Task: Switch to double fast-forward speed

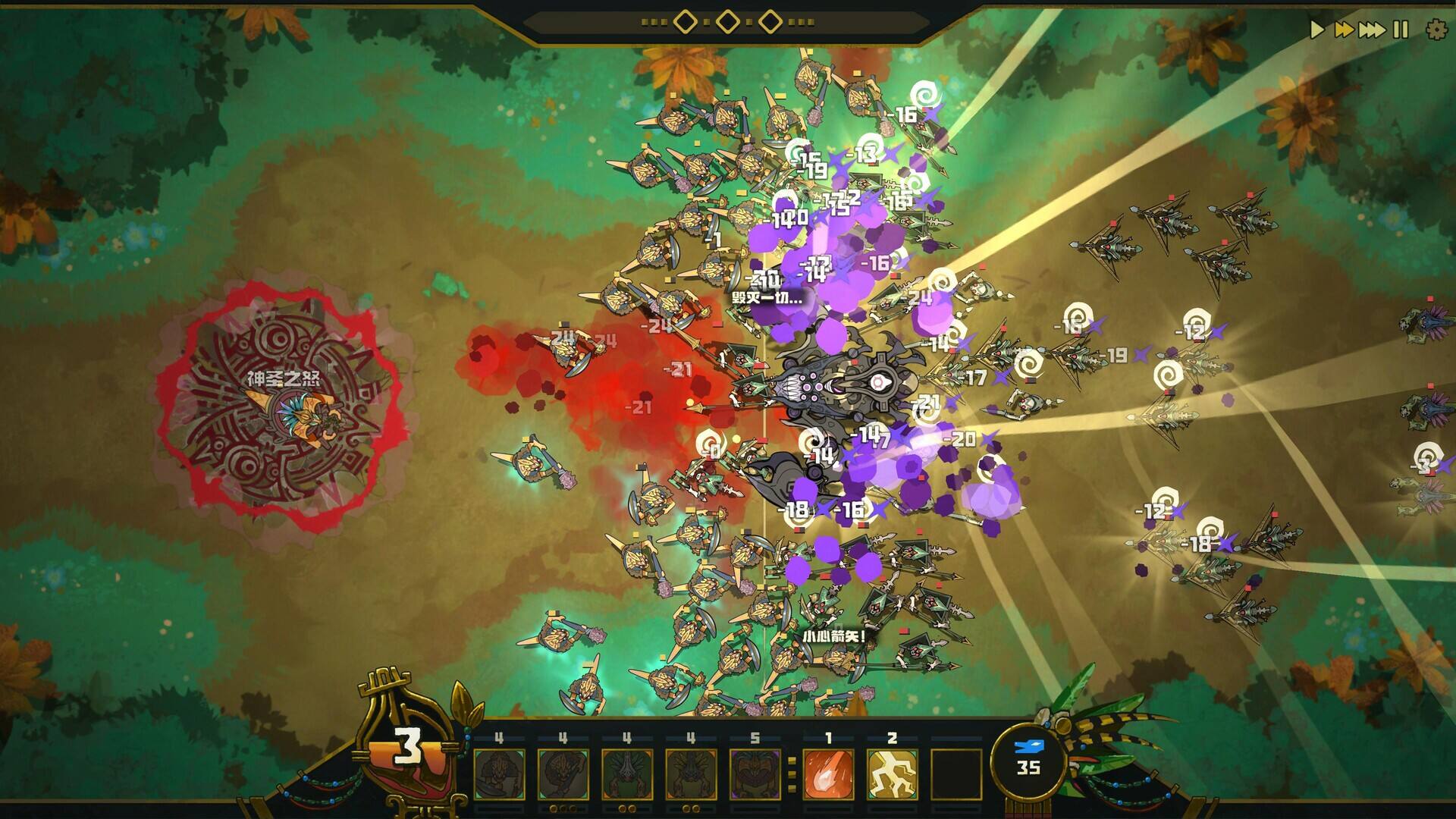Action: click(1344, 30)
